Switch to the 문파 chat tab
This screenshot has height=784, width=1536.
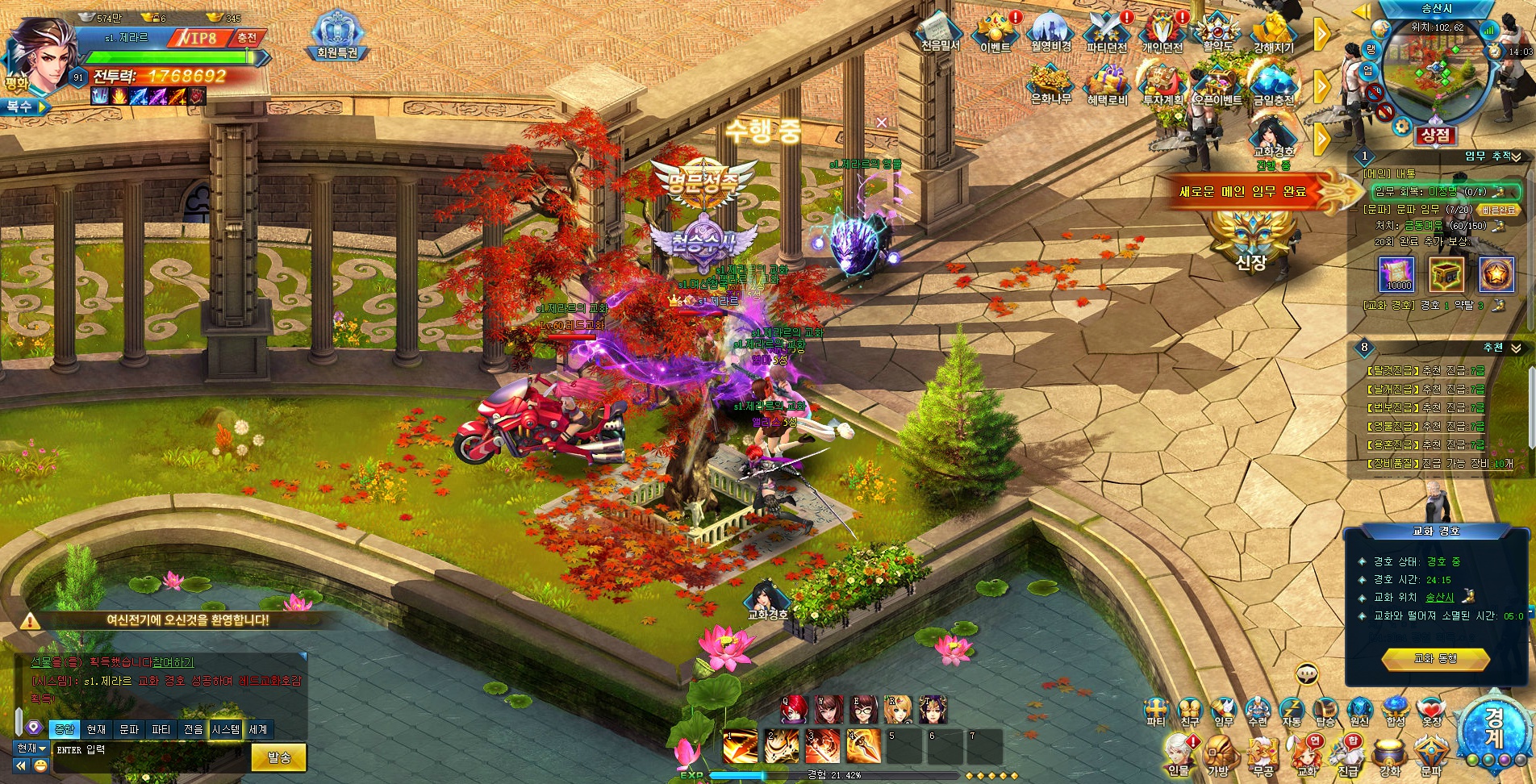click(x=129, y=729)
